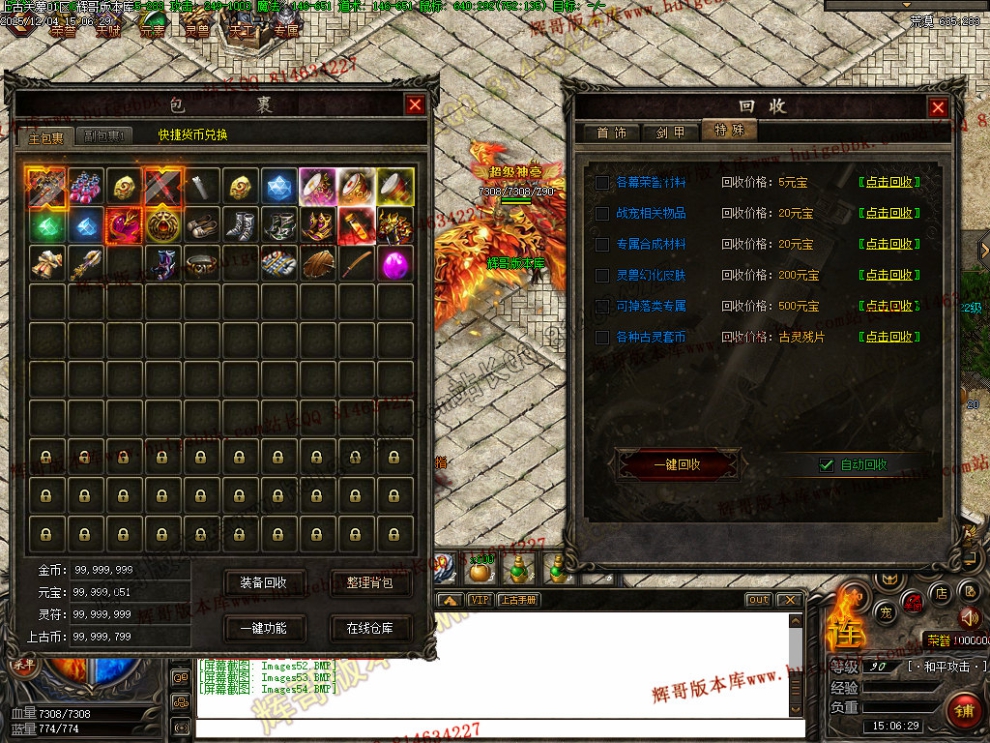The height and width of the screenshot is (743, 990).
Task: Open the 上古手册 handbook button
Action: (x=518, y=600)
